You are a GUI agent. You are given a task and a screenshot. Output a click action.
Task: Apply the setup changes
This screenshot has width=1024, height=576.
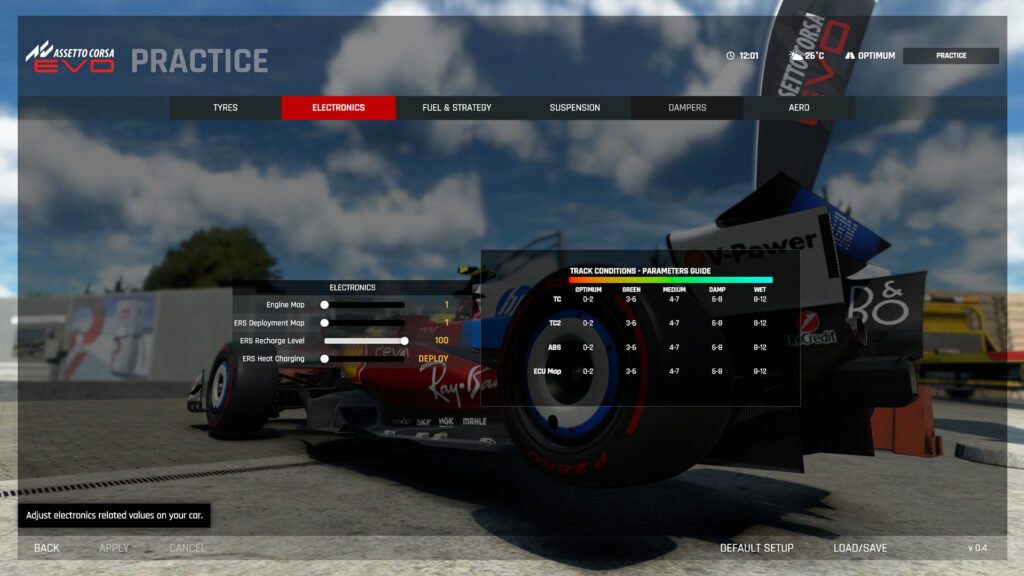[x=114, y=548]
